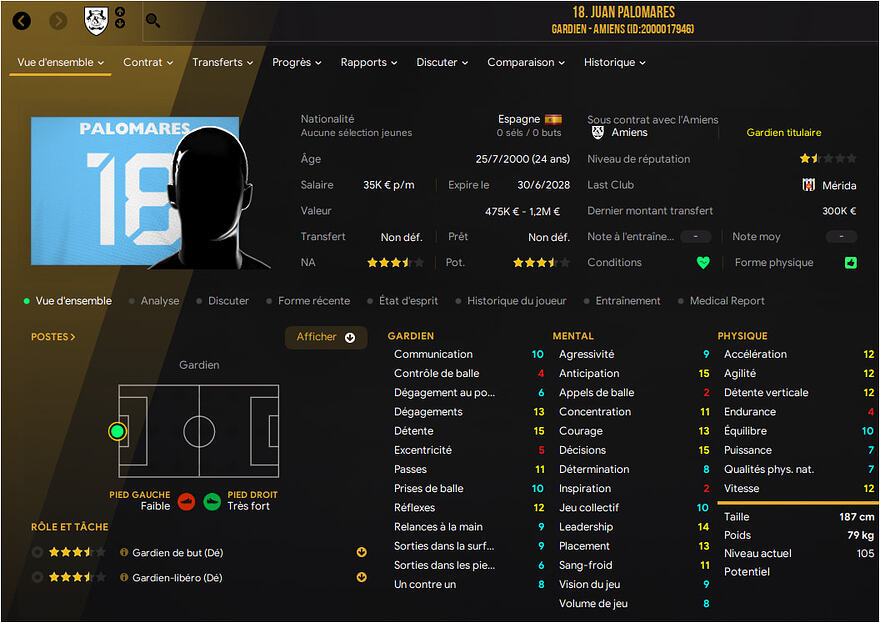
Task: Switch to the Analyse tab
Action: tap(160, 301)
